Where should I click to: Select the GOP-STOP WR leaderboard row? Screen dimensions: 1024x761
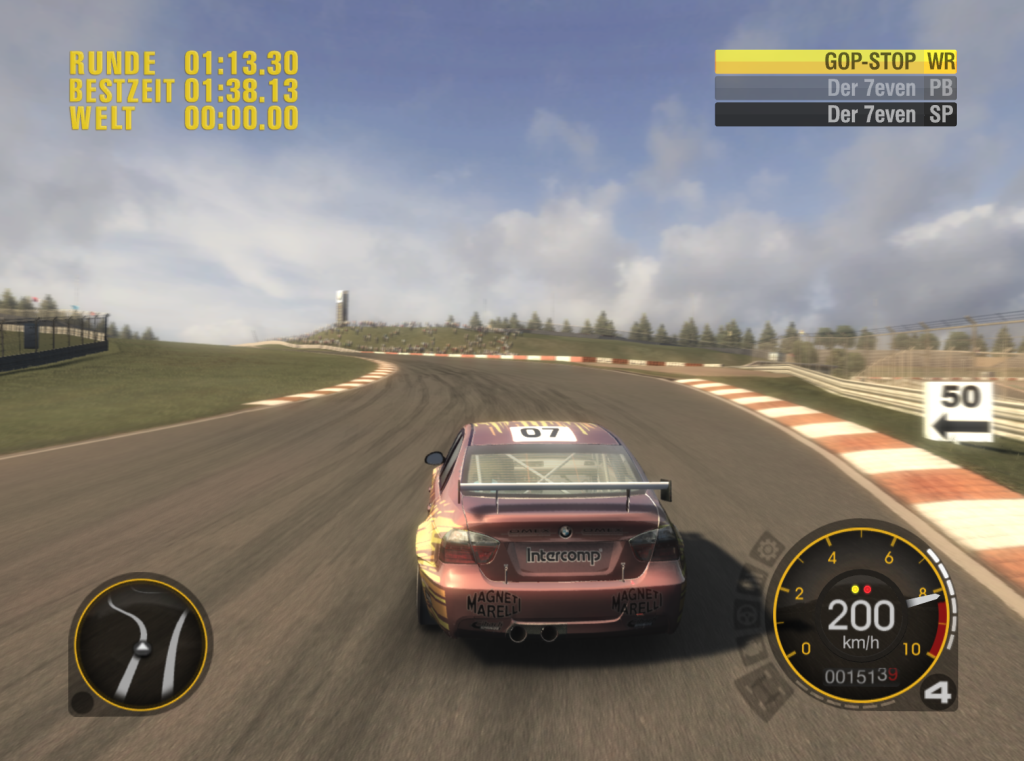(x=835, y=62)
